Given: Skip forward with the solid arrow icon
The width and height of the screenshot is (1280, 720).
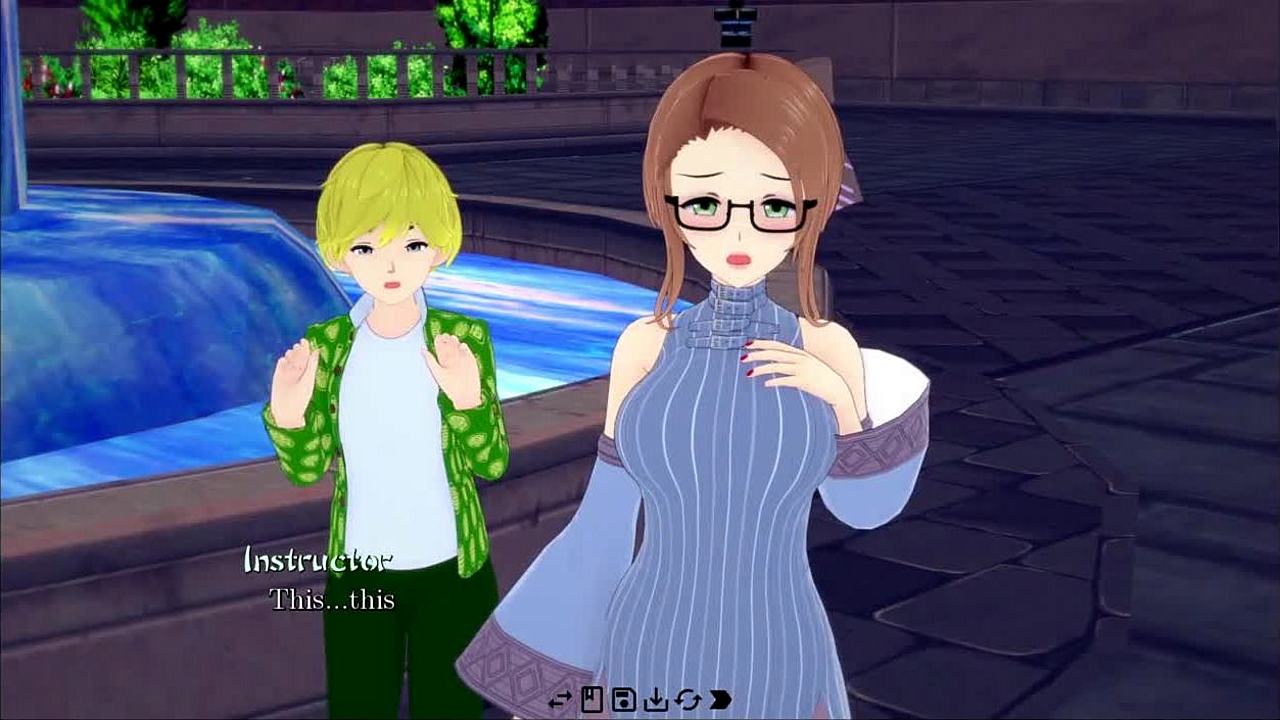Looking at the screenshot, I should click(720, 700).
